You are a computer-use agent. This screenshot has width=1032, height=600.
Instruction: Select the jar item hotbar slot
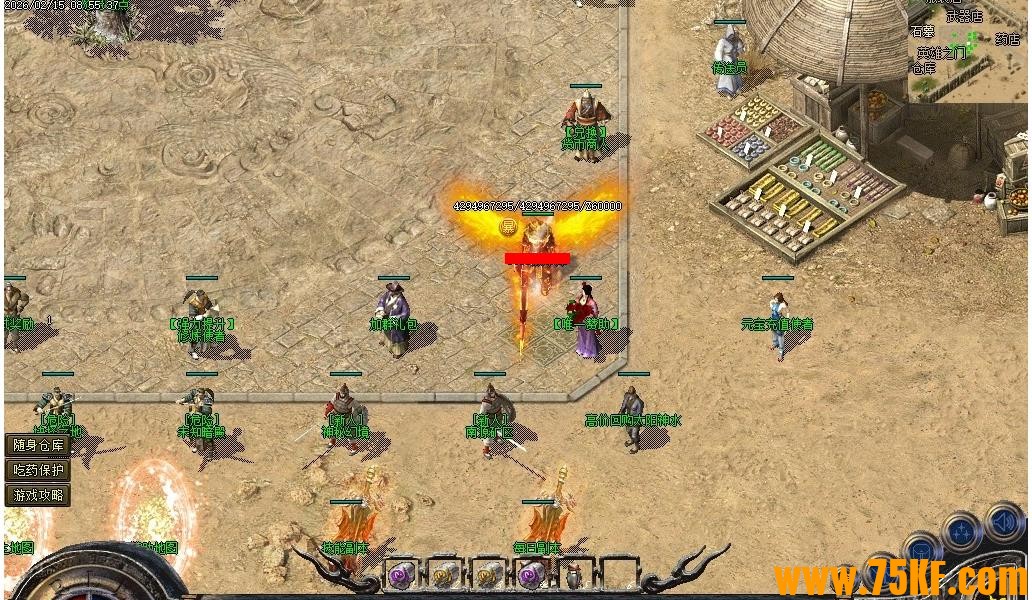(573, 576)
